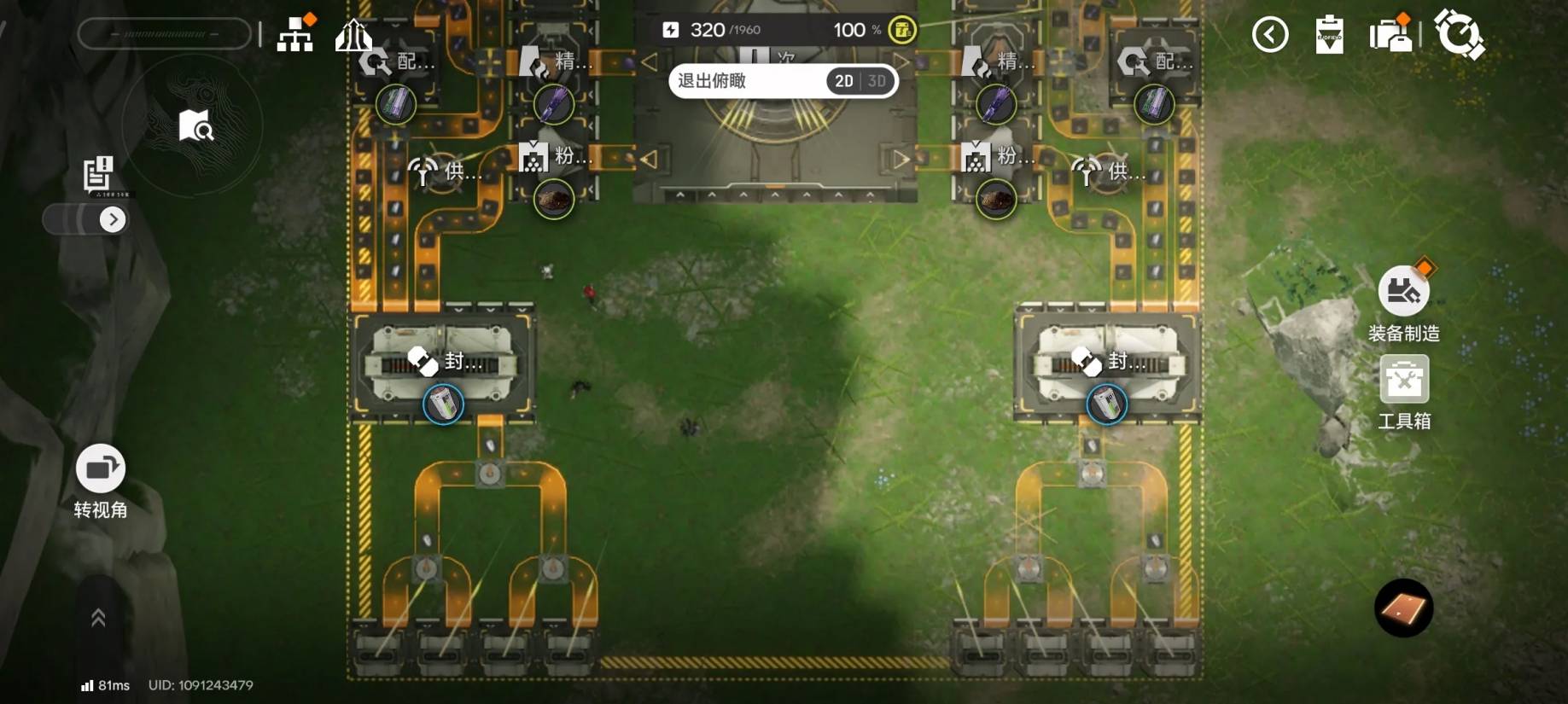This screenshot has width=1568, height=704.
Task: Open the clipboard task list icon
Action: pyautogui.click(x=1329, y=35)
